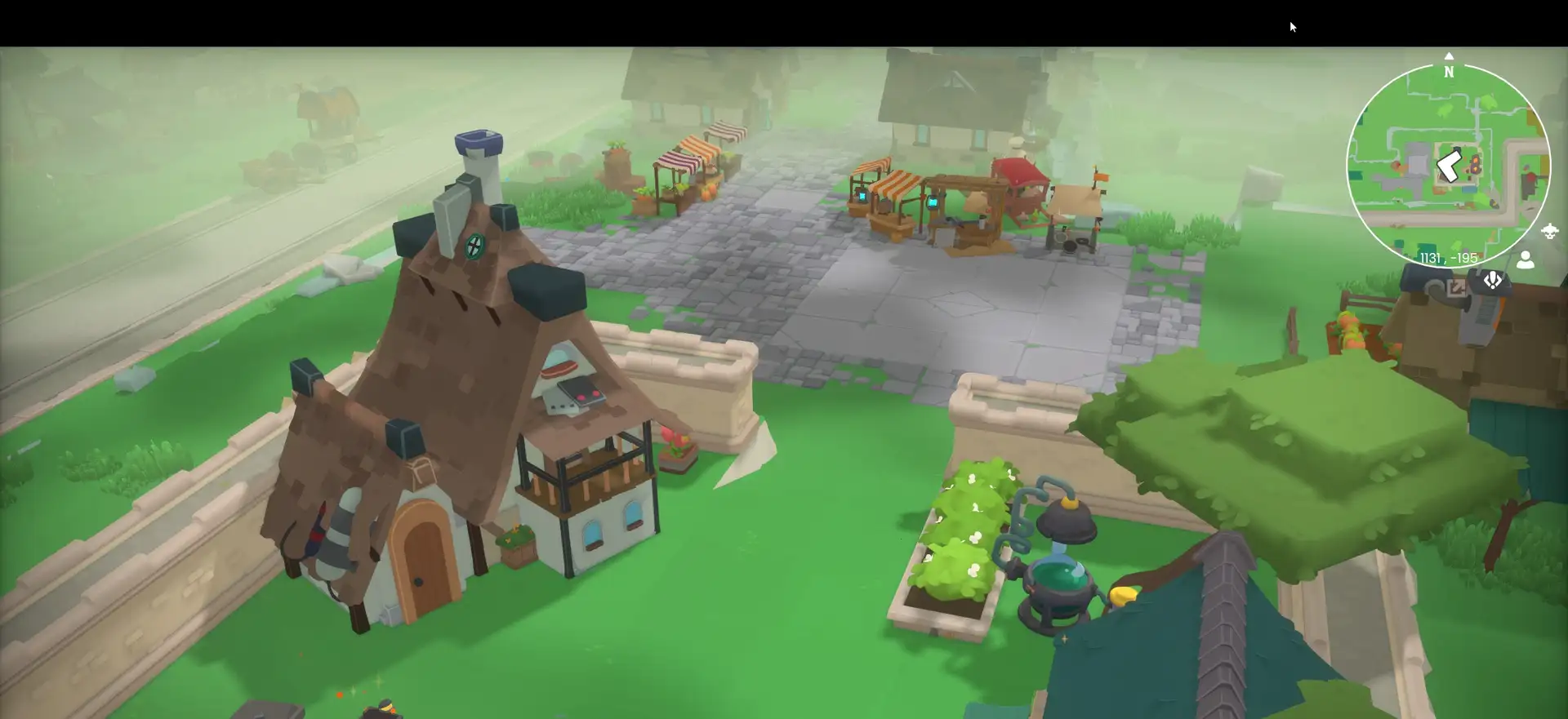
Task: Open the circular minimap
Action: [1448, 166]
